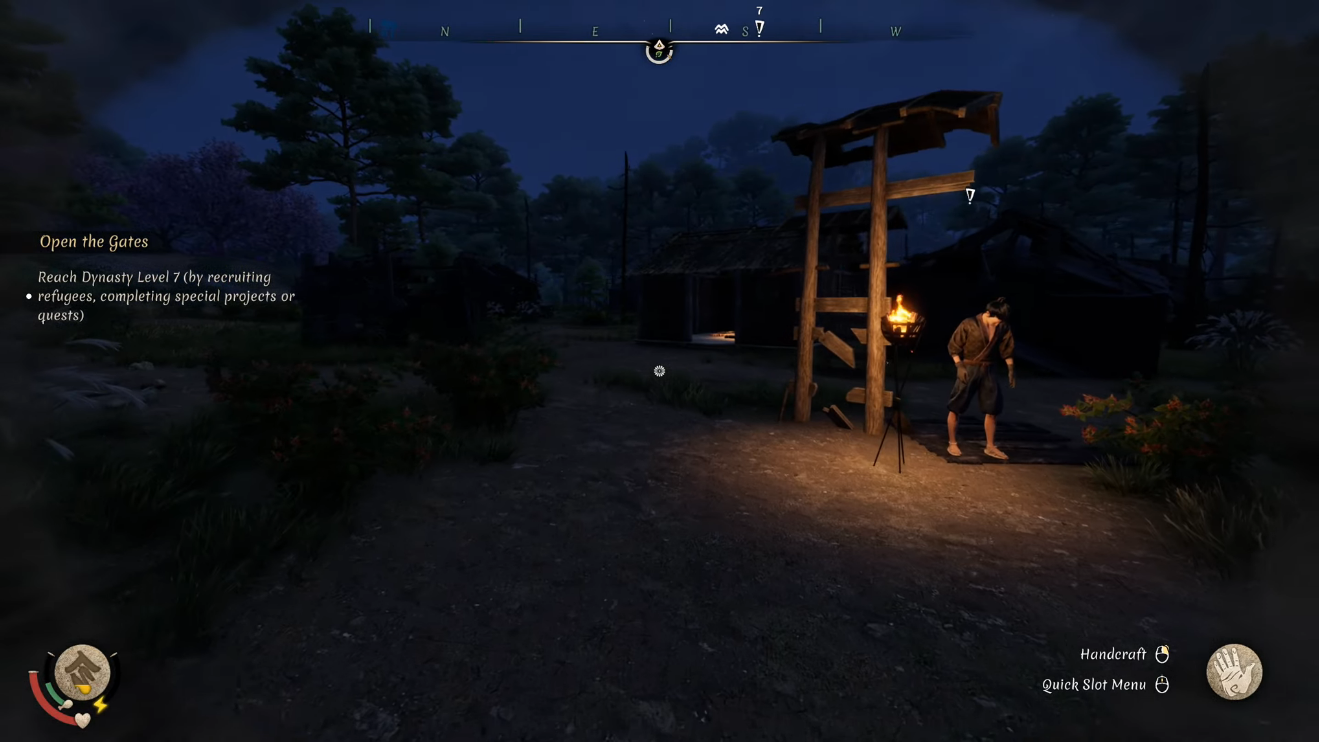Viewport: 1319px width, 742px height.
Task: Click the Reach Dynasty Level 7 objective text
Action: [166, 296]
